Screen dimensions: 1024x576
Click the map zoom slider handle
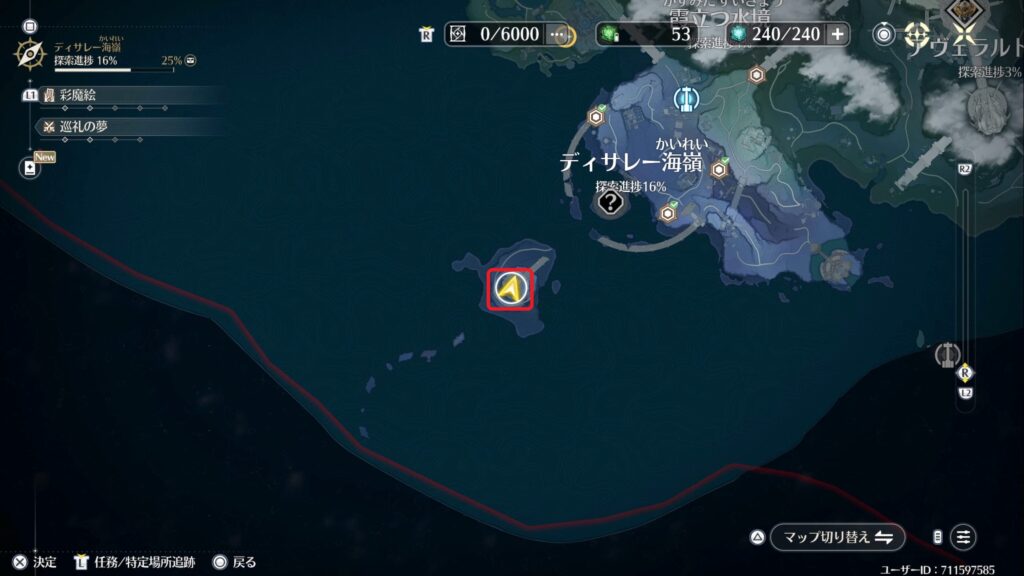pos(965,373)
